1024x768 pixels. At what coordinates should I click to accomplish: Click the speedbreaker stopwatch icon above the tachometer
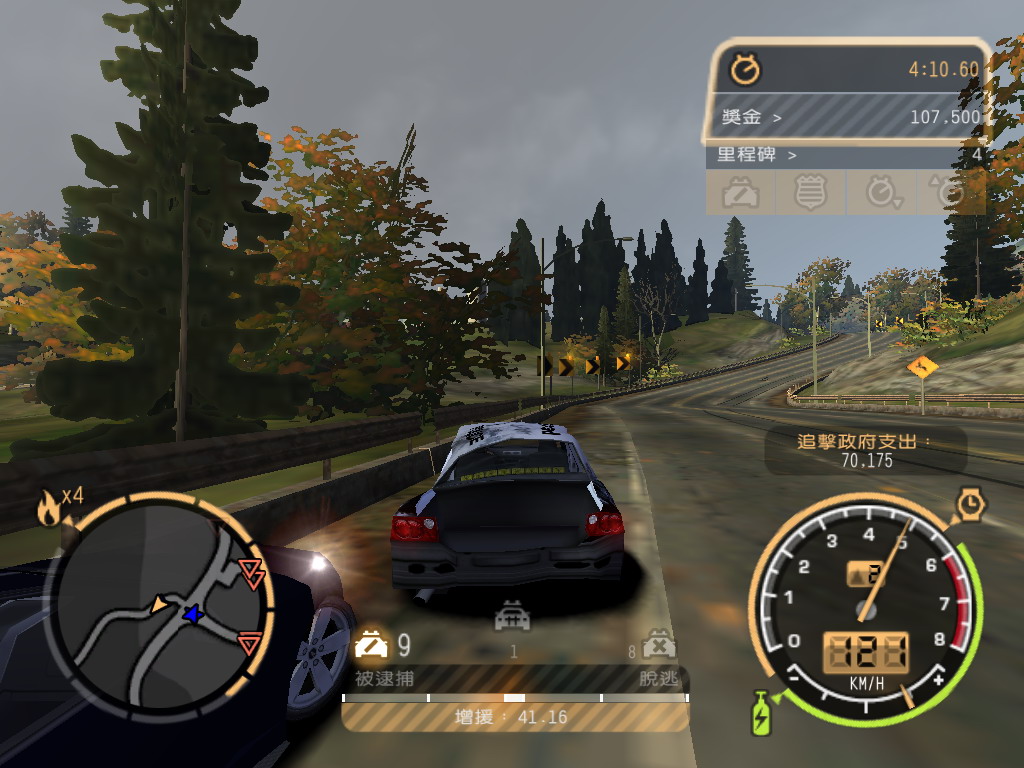(970, 503)
